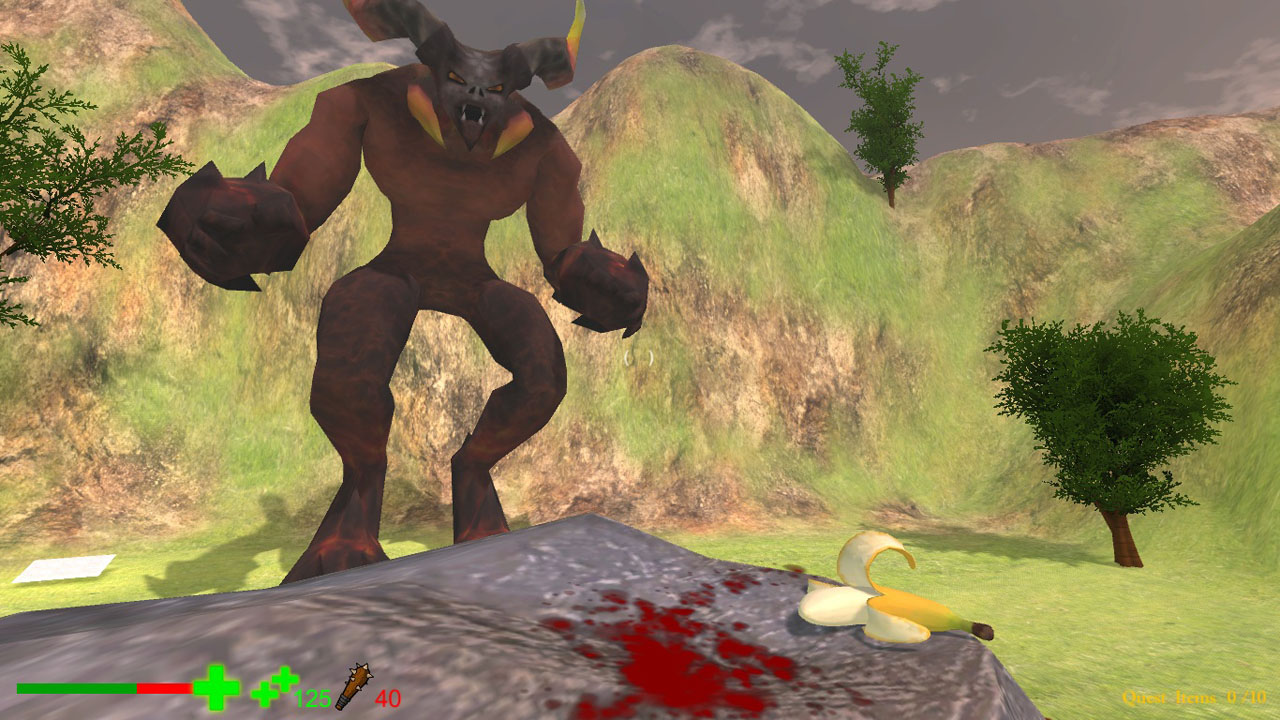
Task: Click the red depleted section of the health bar
Action: point(165,688)
